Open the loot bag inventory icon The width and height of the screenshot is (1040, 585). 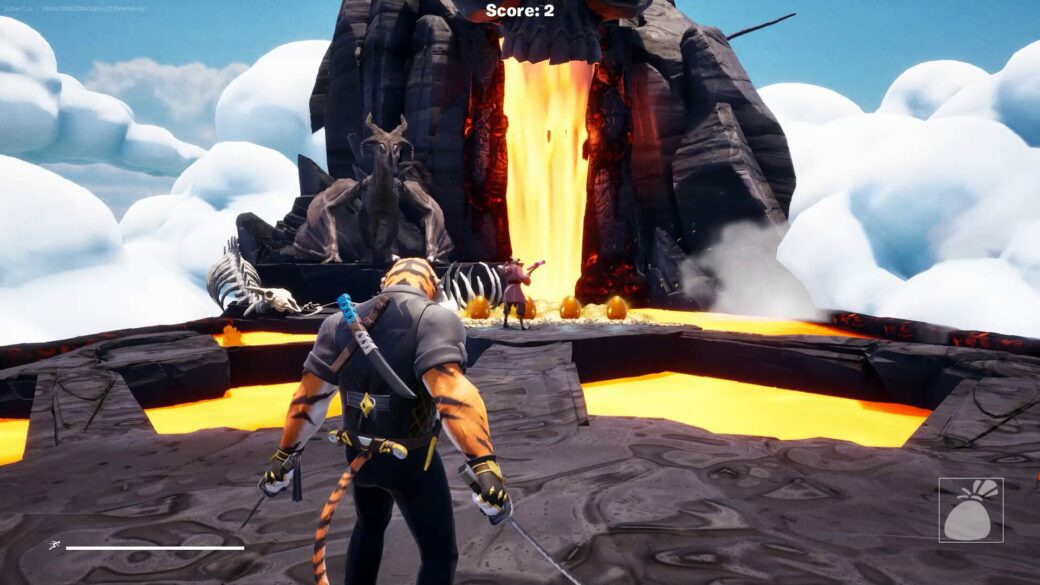[x=970, y=510]
